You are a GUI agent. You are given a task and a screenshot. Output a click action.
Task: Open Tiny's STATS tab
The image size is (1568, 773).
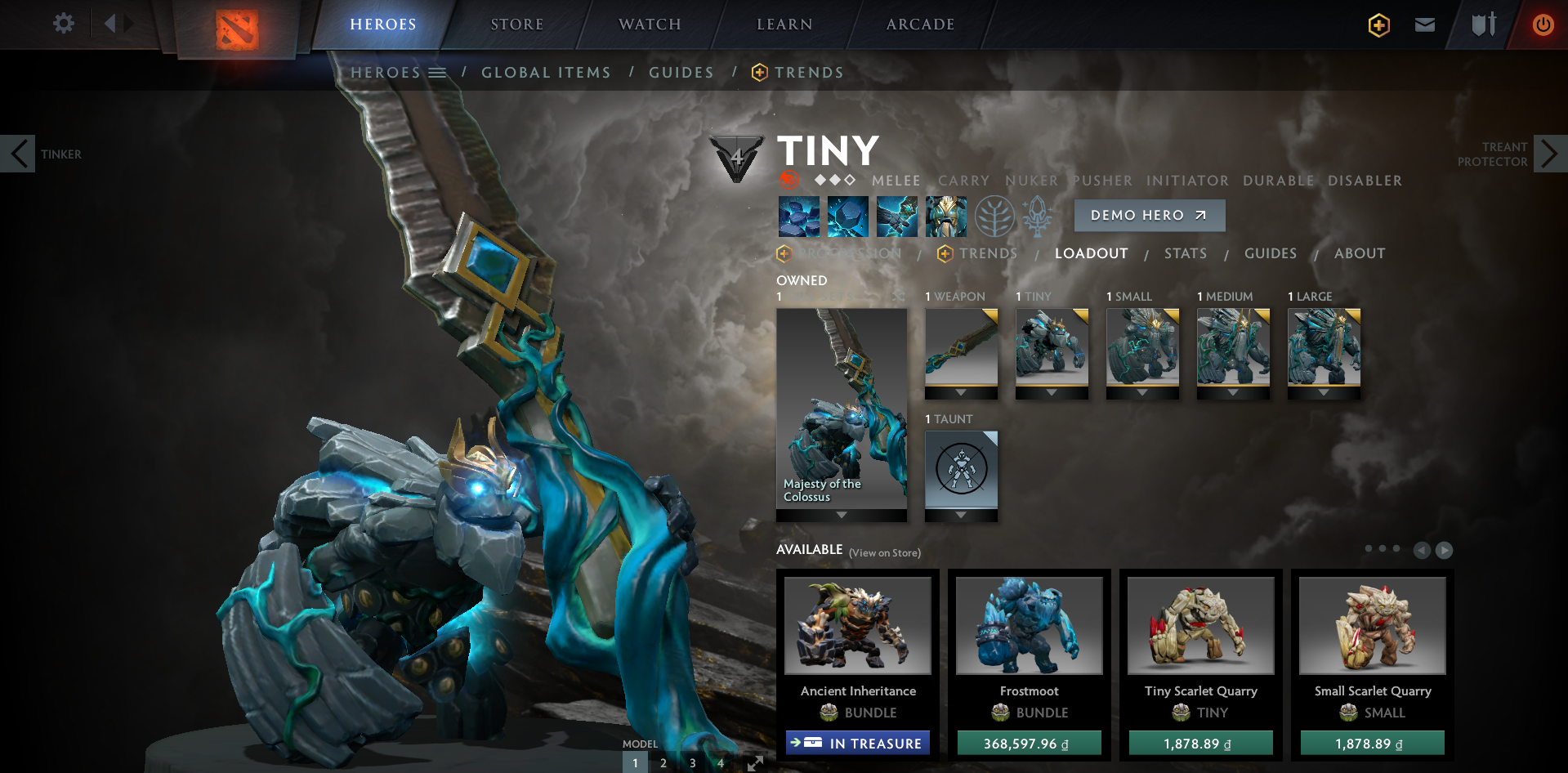[x=1186, y=253]
